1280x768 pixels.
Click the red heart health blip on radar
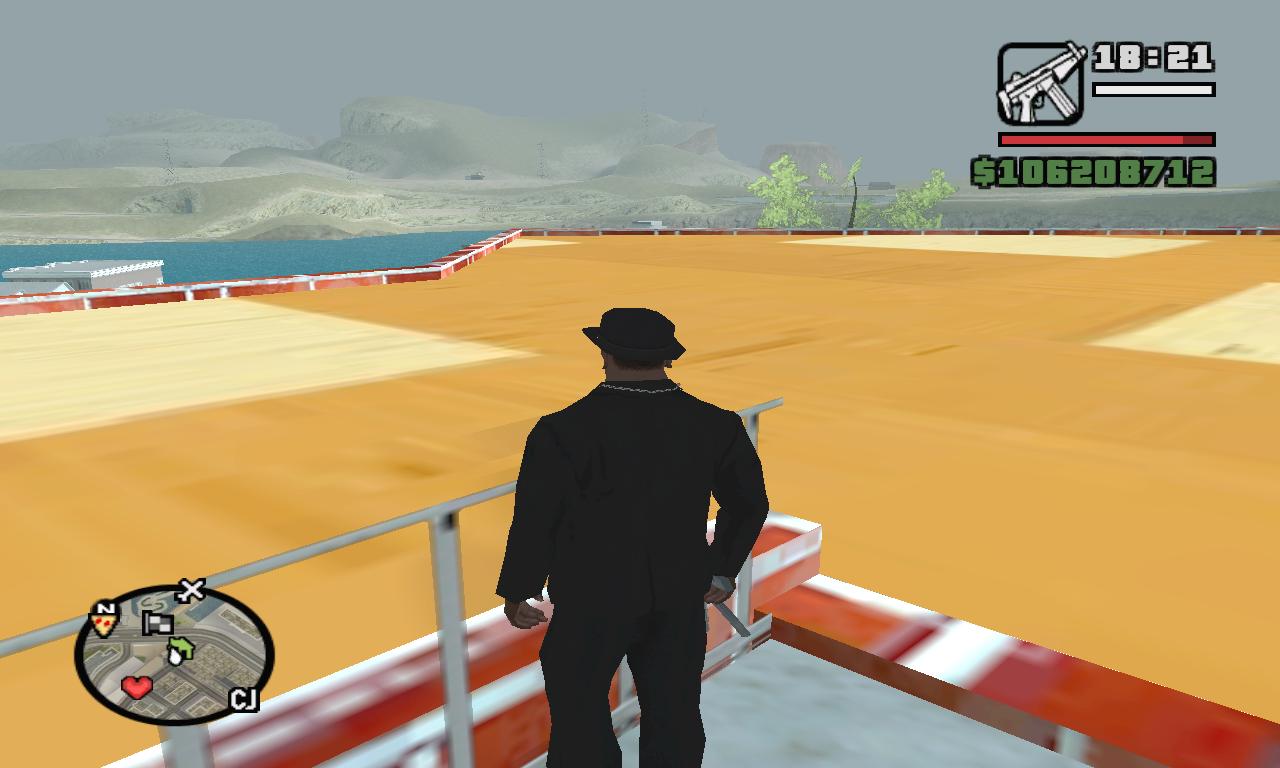point(136,687)
